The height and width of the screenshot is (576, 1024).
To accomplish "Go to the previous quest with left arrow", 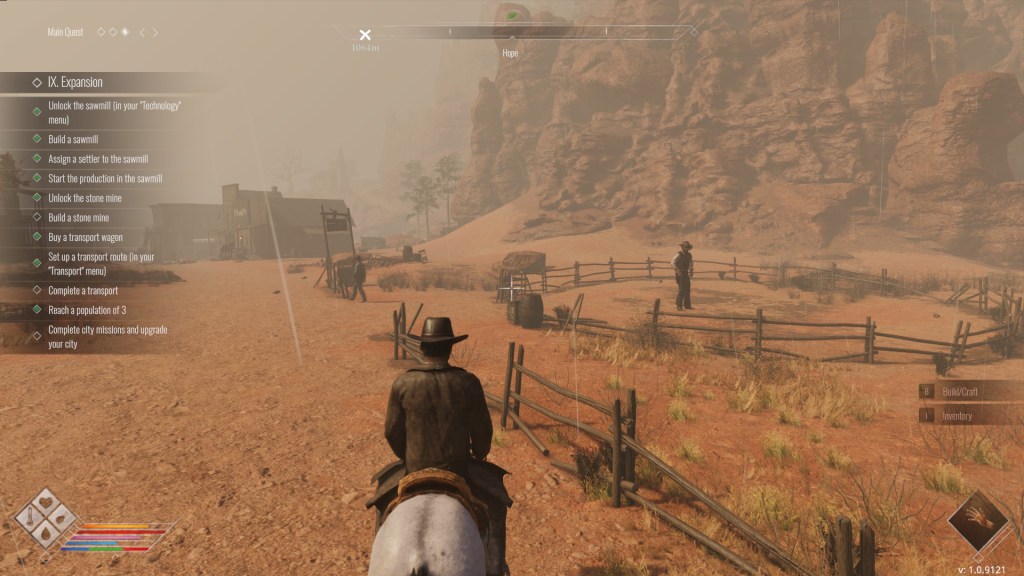I will click(x=141, y=32).
